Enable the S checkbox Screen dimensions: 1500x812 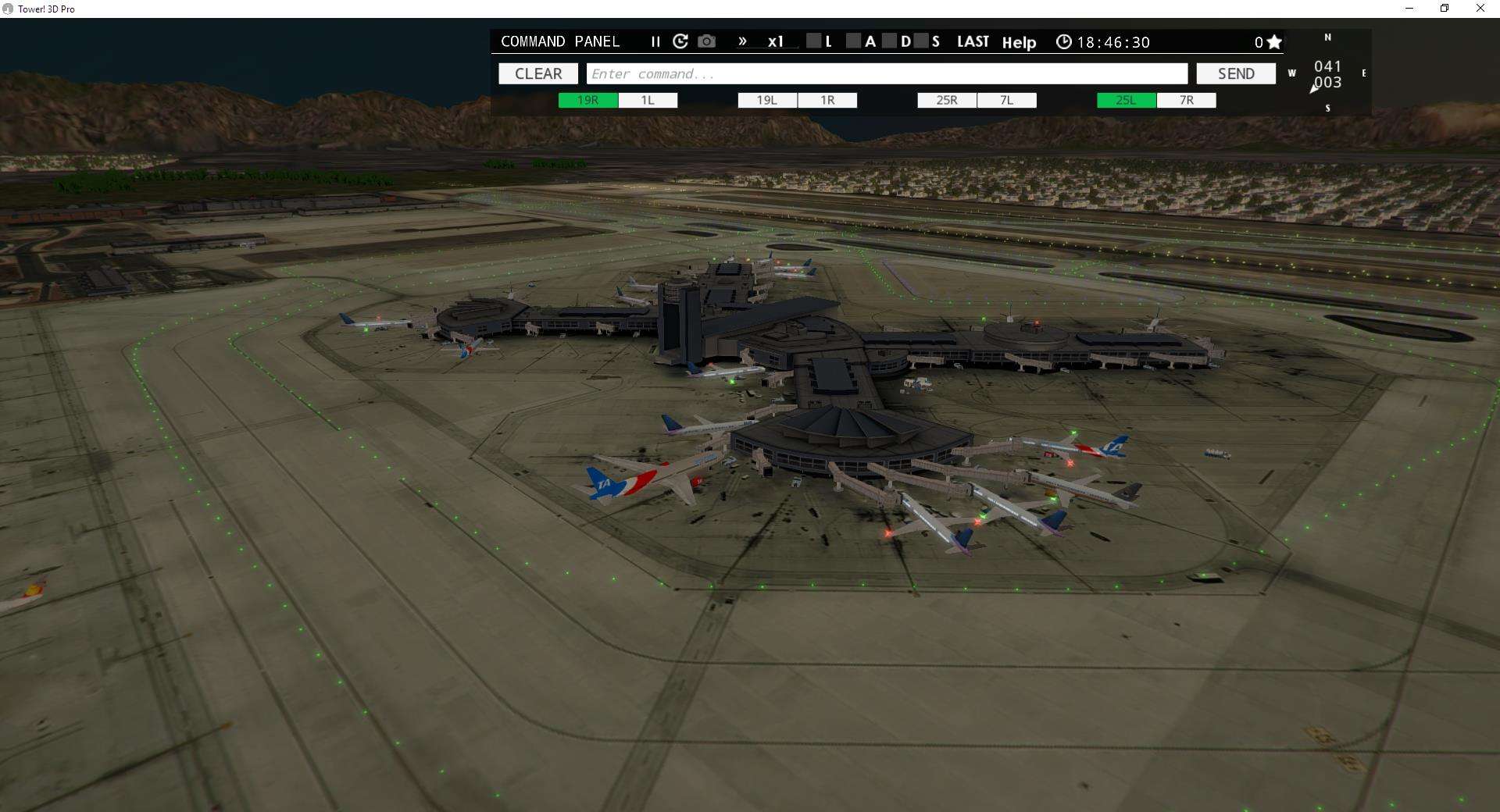(921, 41)
